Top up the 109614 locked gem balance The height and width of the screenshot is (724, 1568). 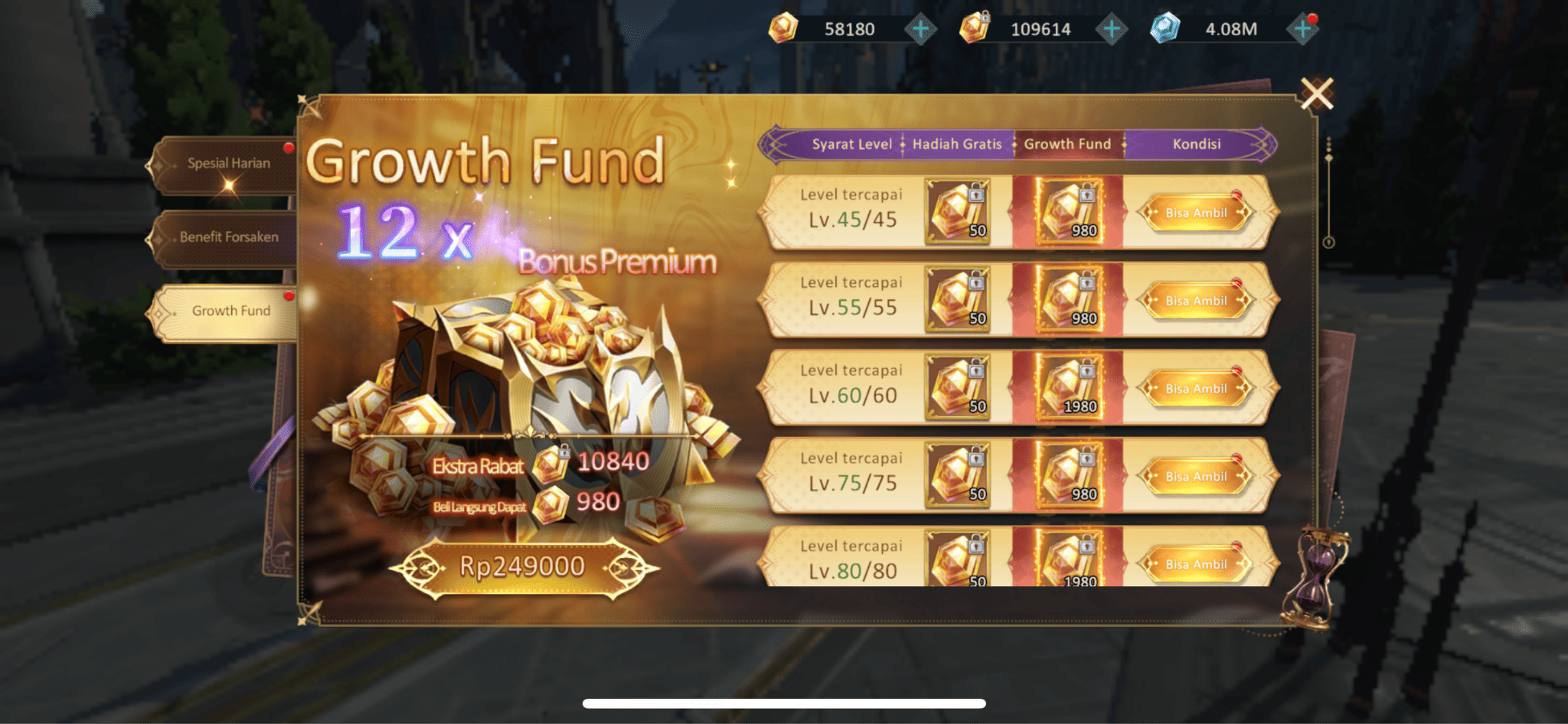click(x=1112, y=30)
